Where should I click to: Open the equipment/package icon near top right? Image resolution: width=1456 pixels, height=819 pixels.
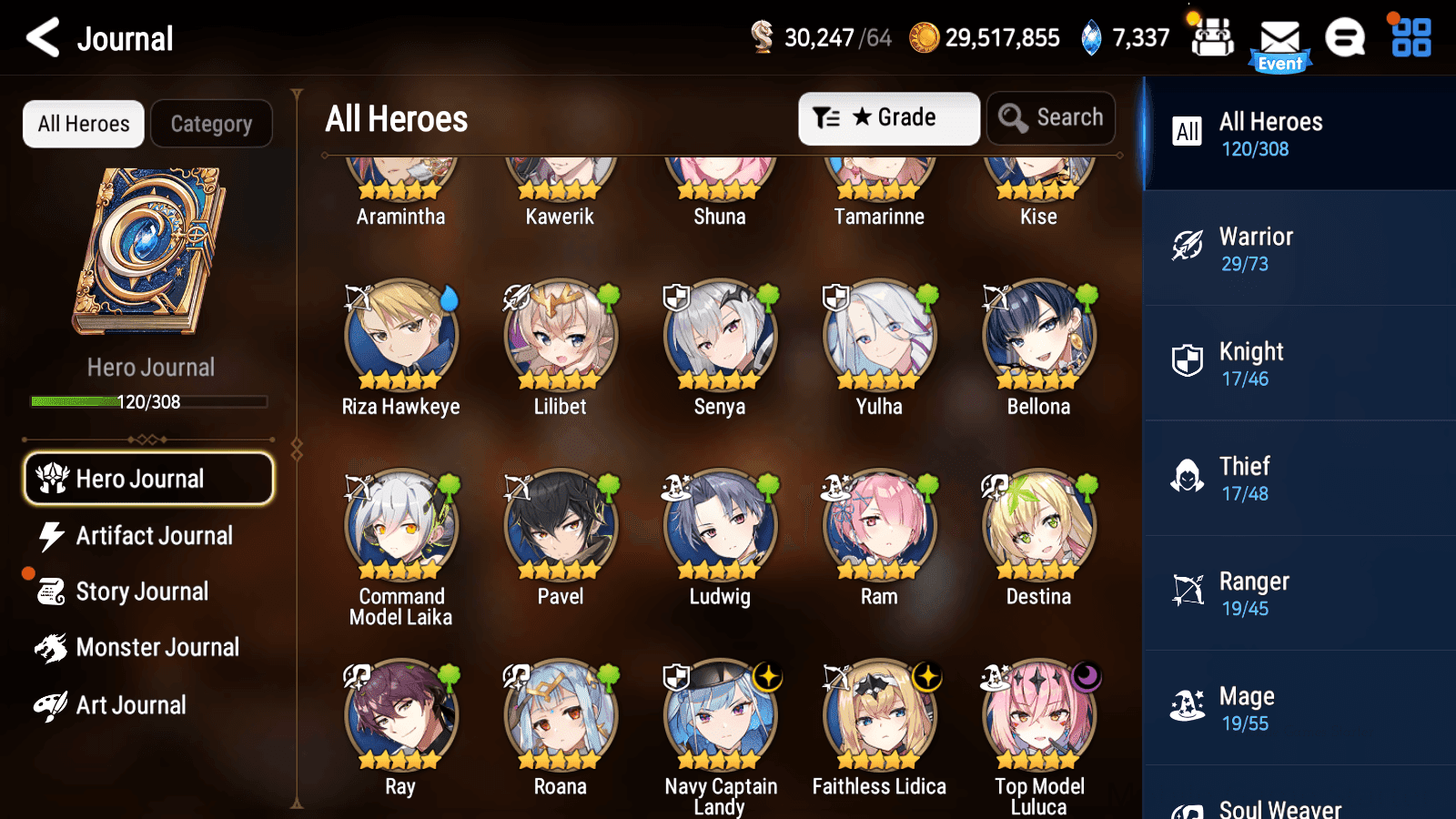(x=1212, y=38)
